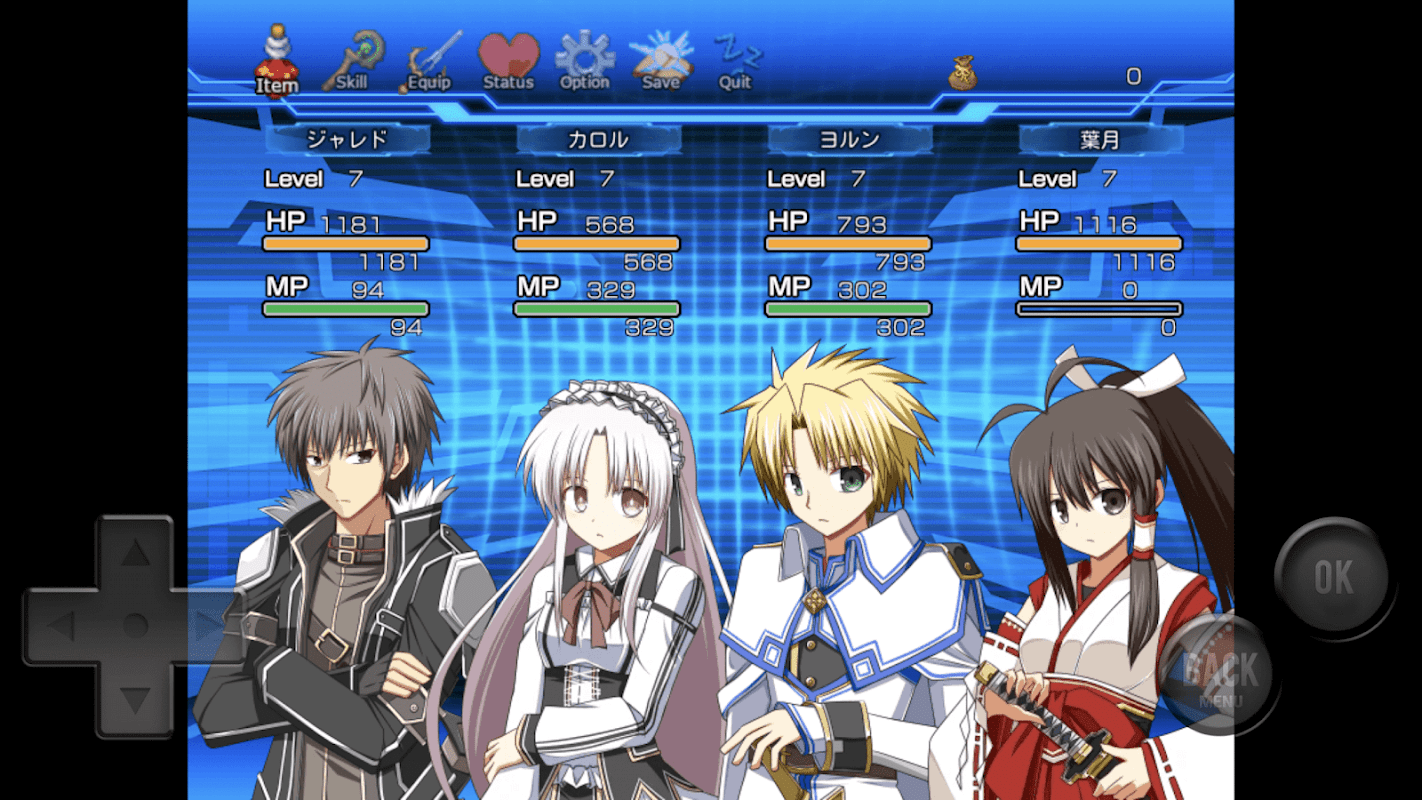Viewport: 1422px width, 800px height.
Task: Tap the round OK button
Action: click(1333, 577)
